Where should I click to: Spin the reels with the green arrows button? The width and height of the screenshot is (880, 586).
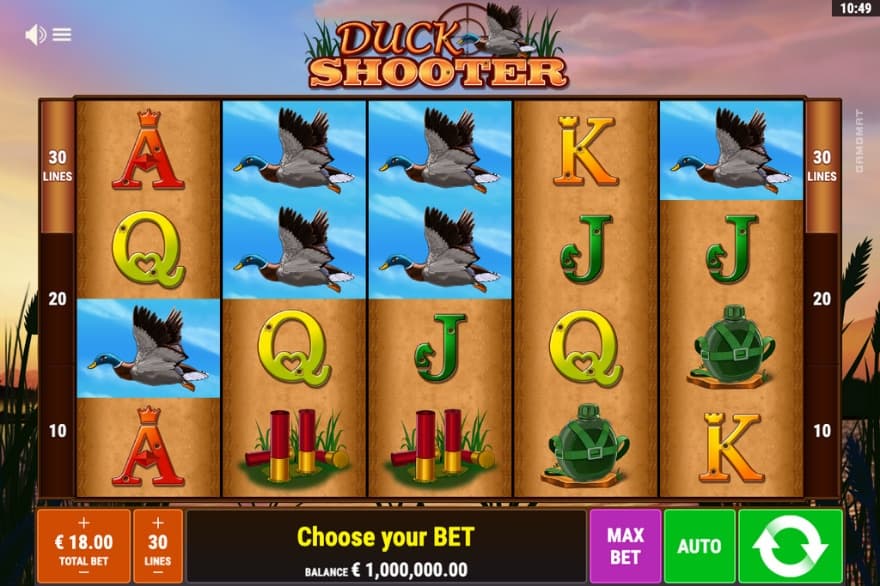[x=790, y=546]
